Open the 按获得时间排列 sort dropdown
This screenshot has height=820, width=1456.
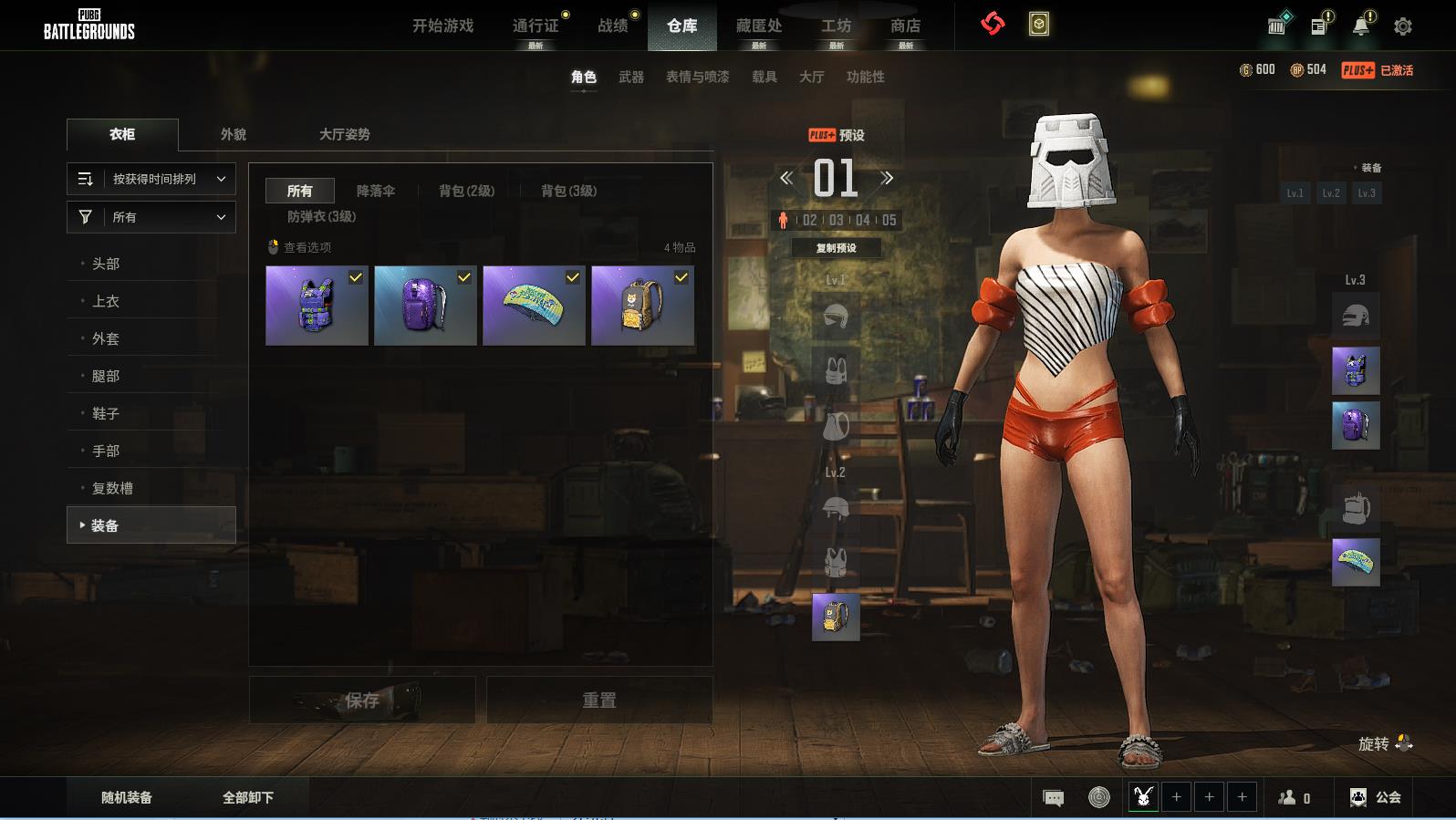click(x=151, y=179)
